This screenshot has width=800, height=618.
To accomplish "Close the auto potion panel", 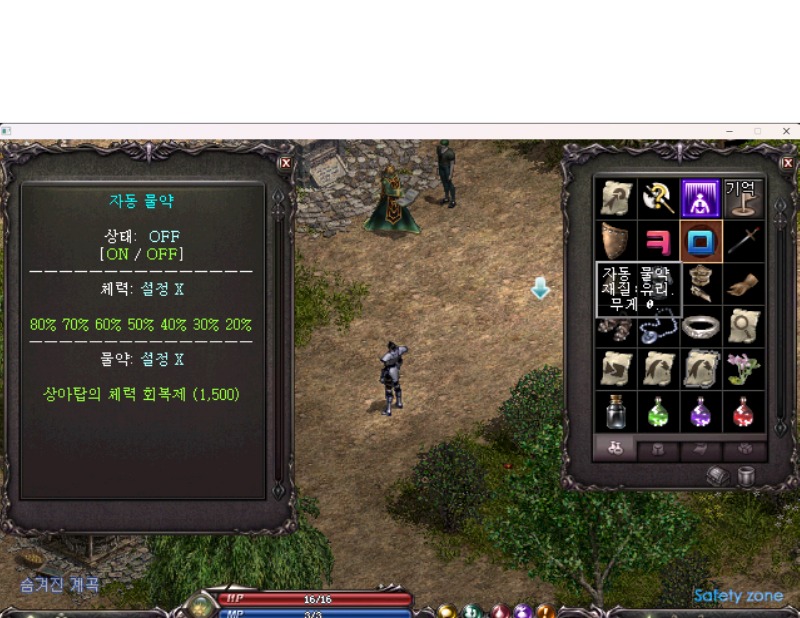I will pyautogui.click(x=285, y=163).
